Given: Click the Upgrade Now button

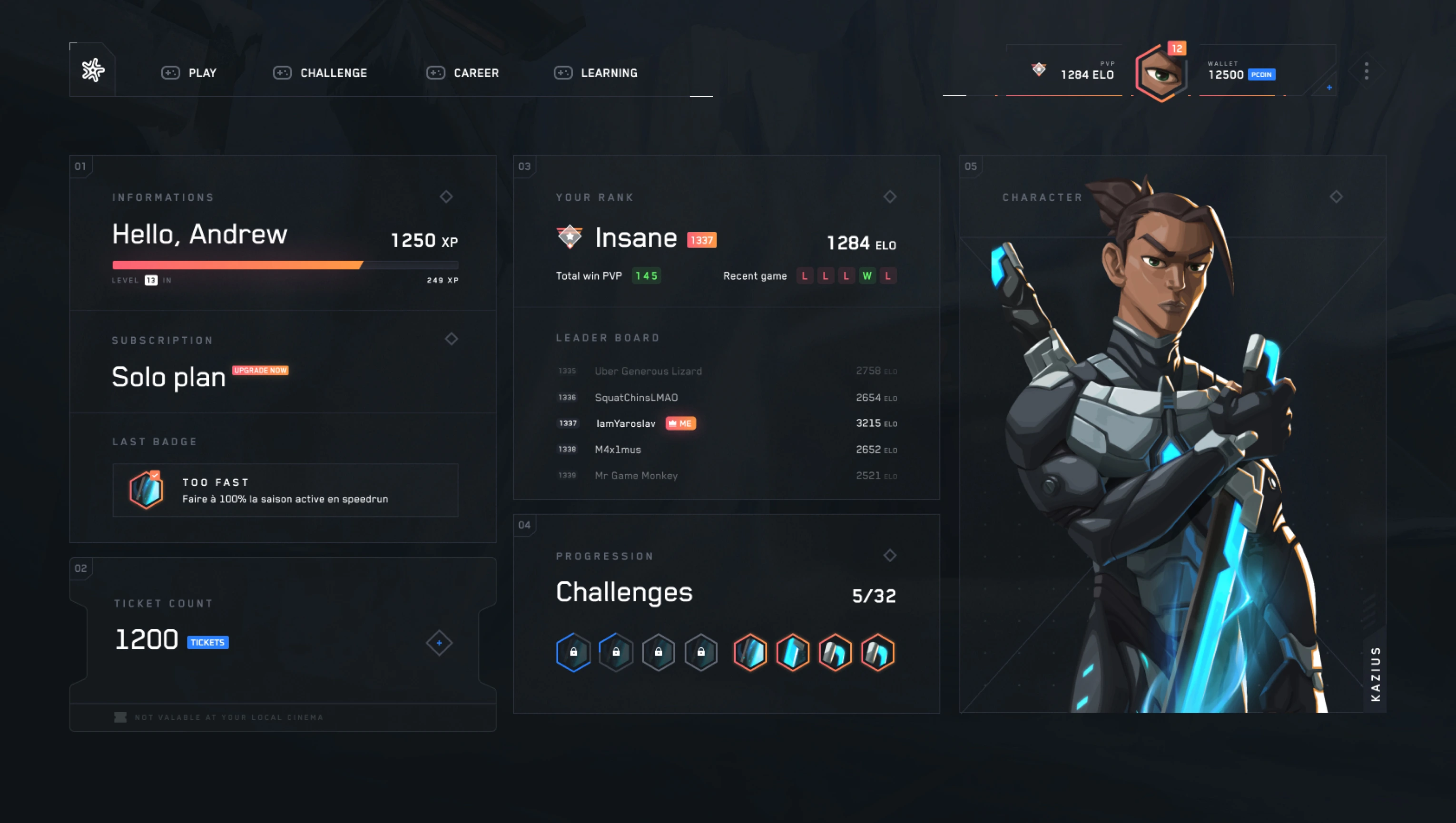Looking at the screenshot, I should pyautogui.click(x=260, y=370).
